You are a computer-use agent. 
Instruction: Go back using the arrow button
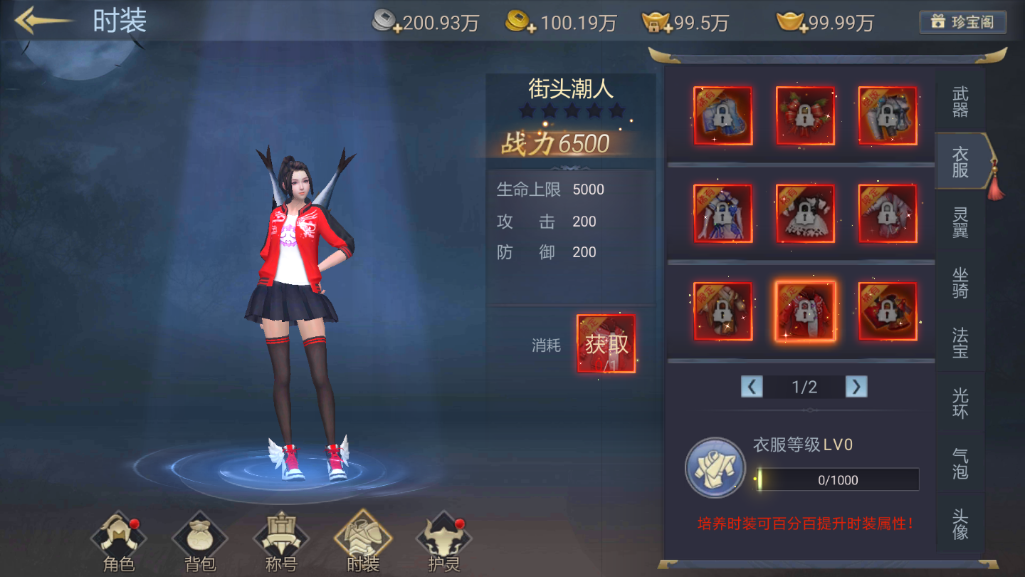43,21
